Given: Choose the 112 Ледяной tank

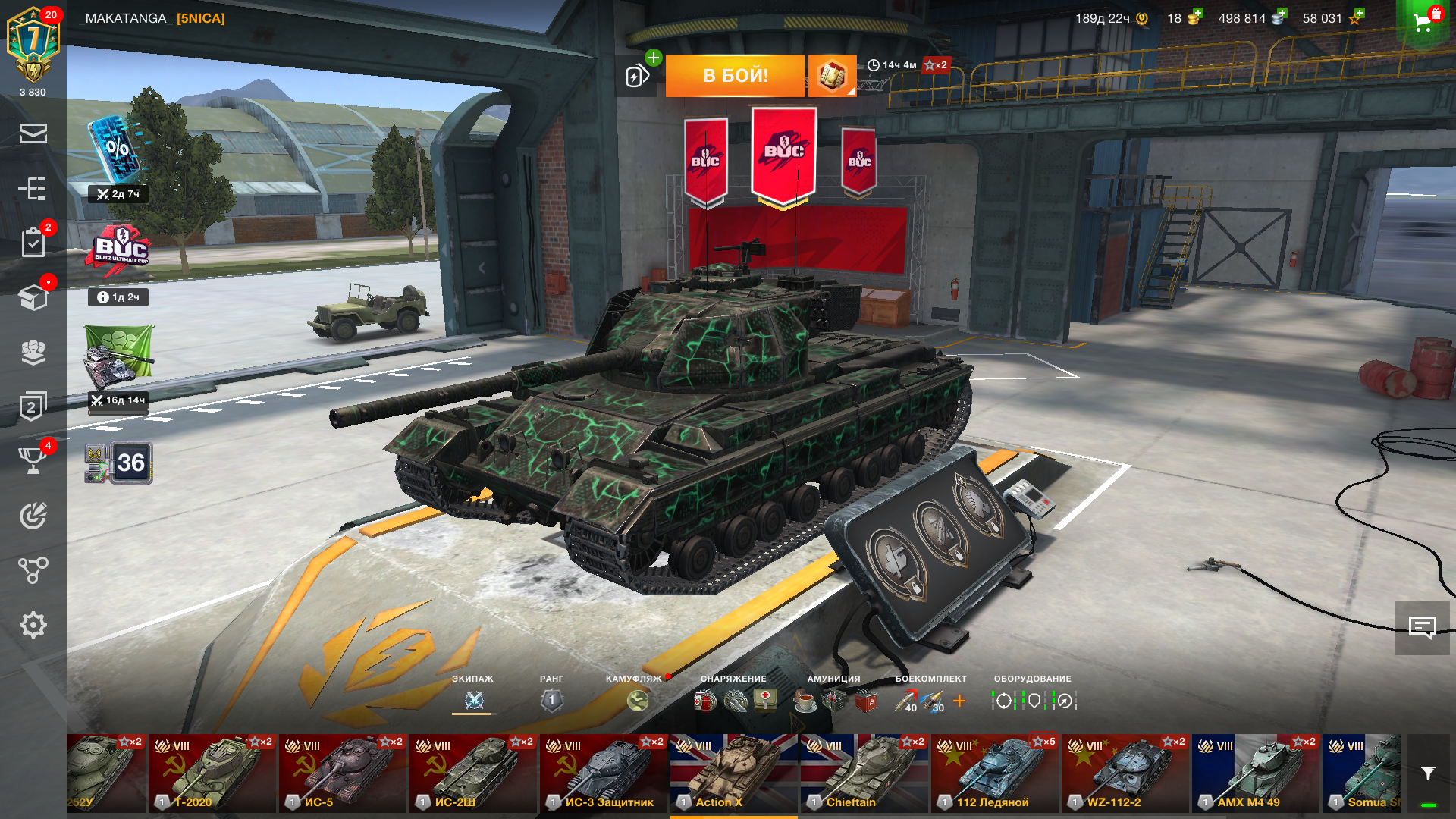Looking at the screenshot, I should 994,773.
